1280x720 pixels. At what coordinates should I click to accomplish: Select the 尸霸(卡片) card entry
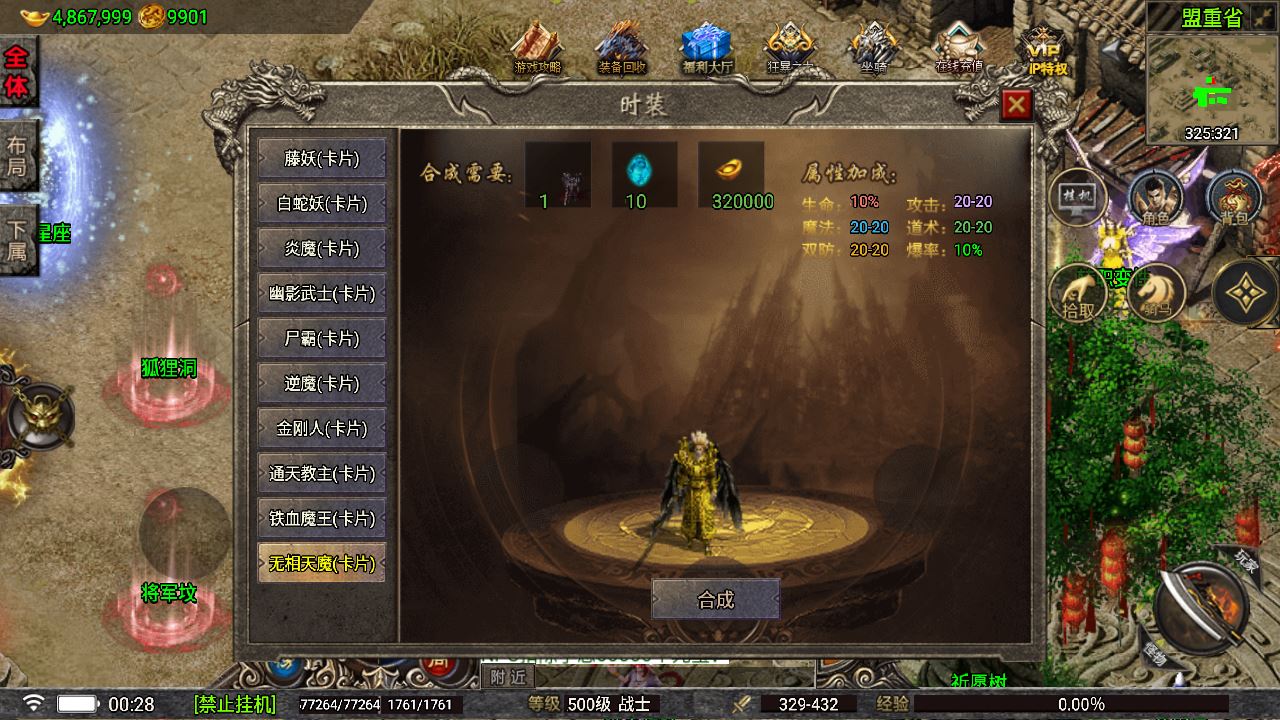(321, 338)
